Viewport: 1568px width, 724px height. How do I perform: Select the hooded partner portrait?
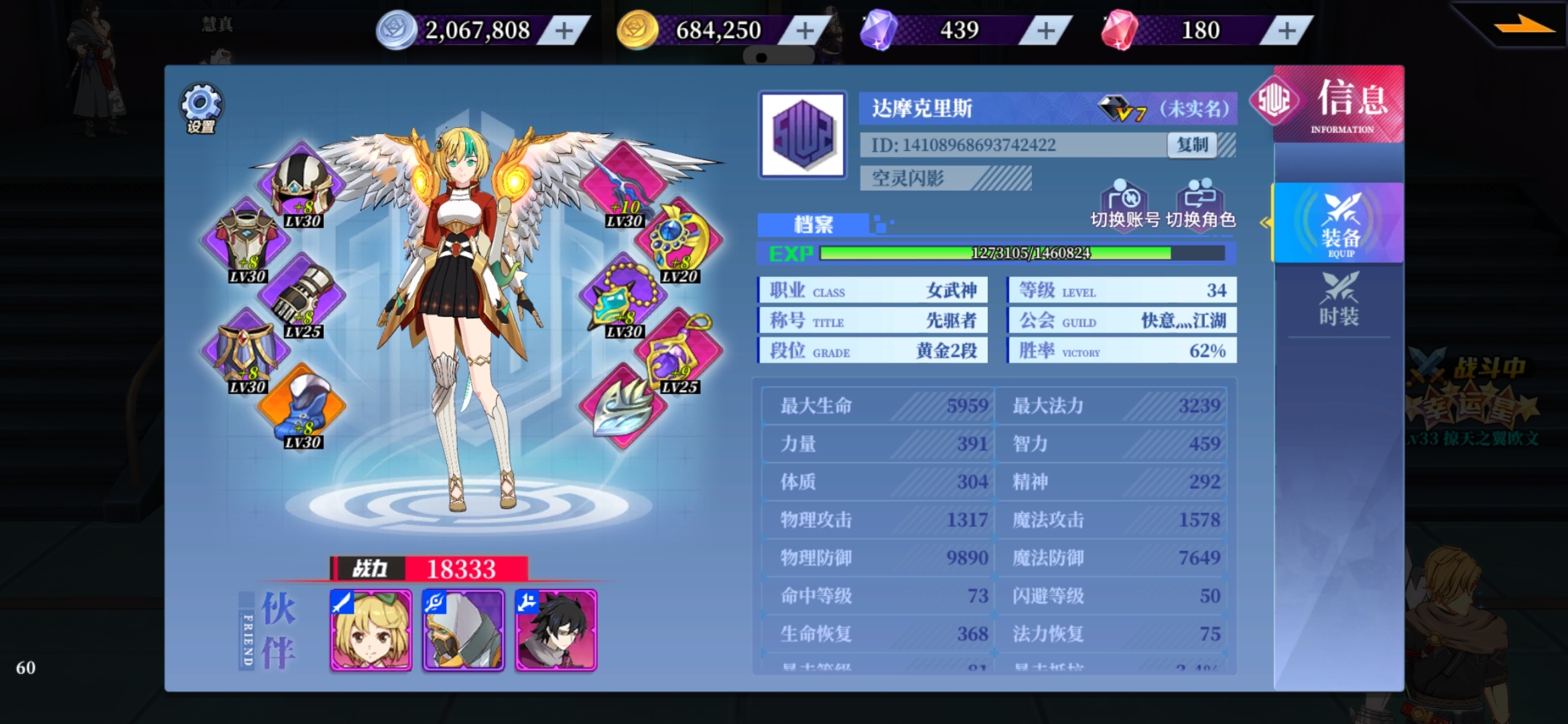click(463, 630)
